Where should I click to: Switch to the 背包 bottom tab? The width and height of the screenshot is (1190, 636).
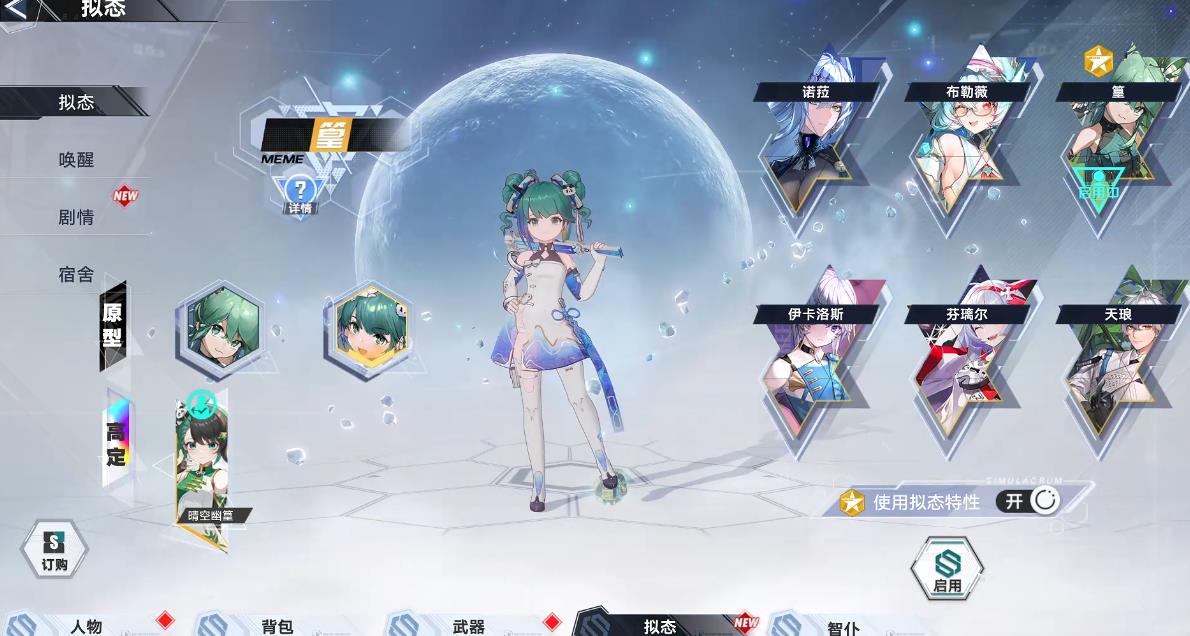[x=277, y=626]
